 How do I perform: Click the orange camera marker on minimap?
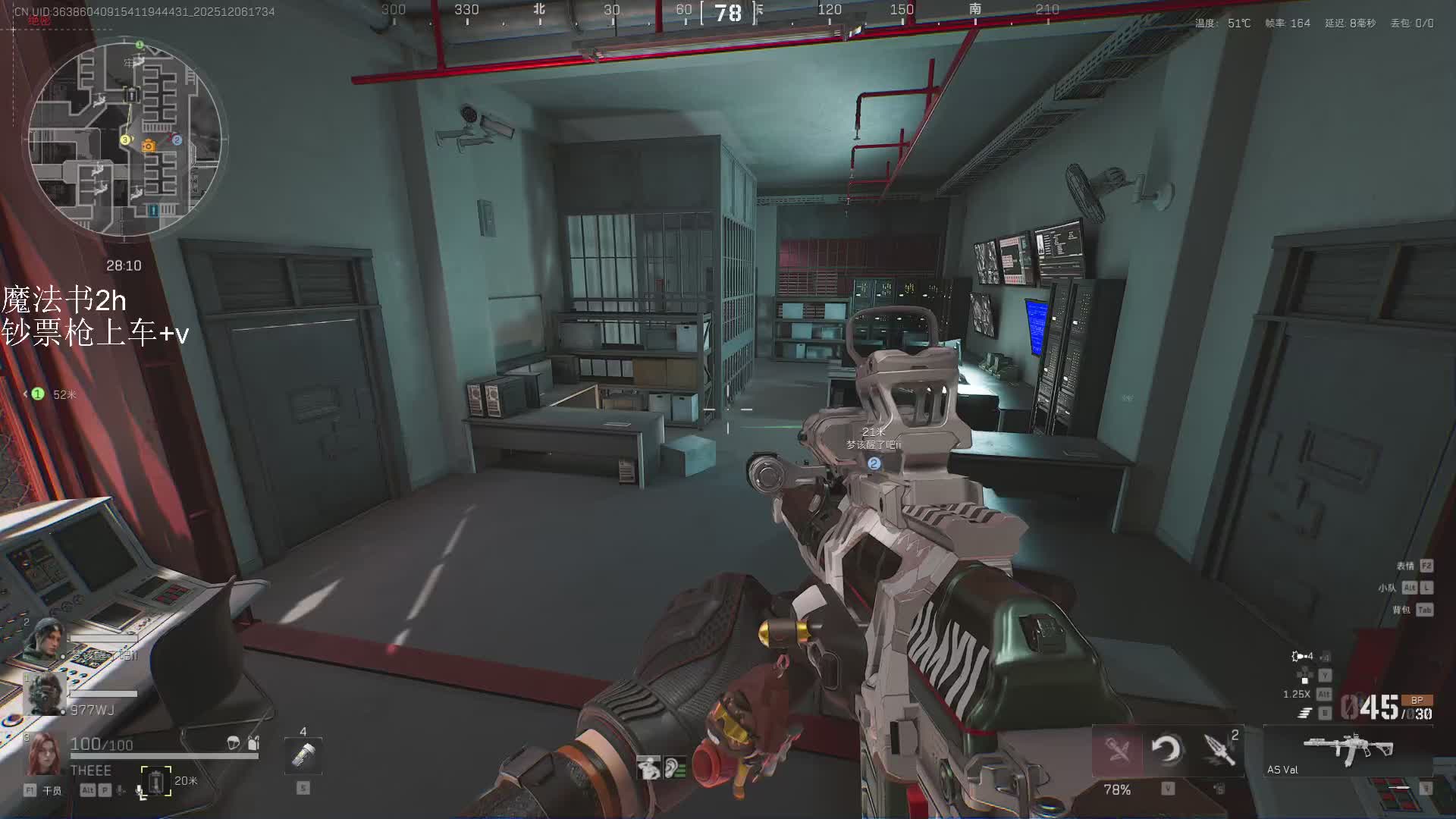tap(149, 146)
